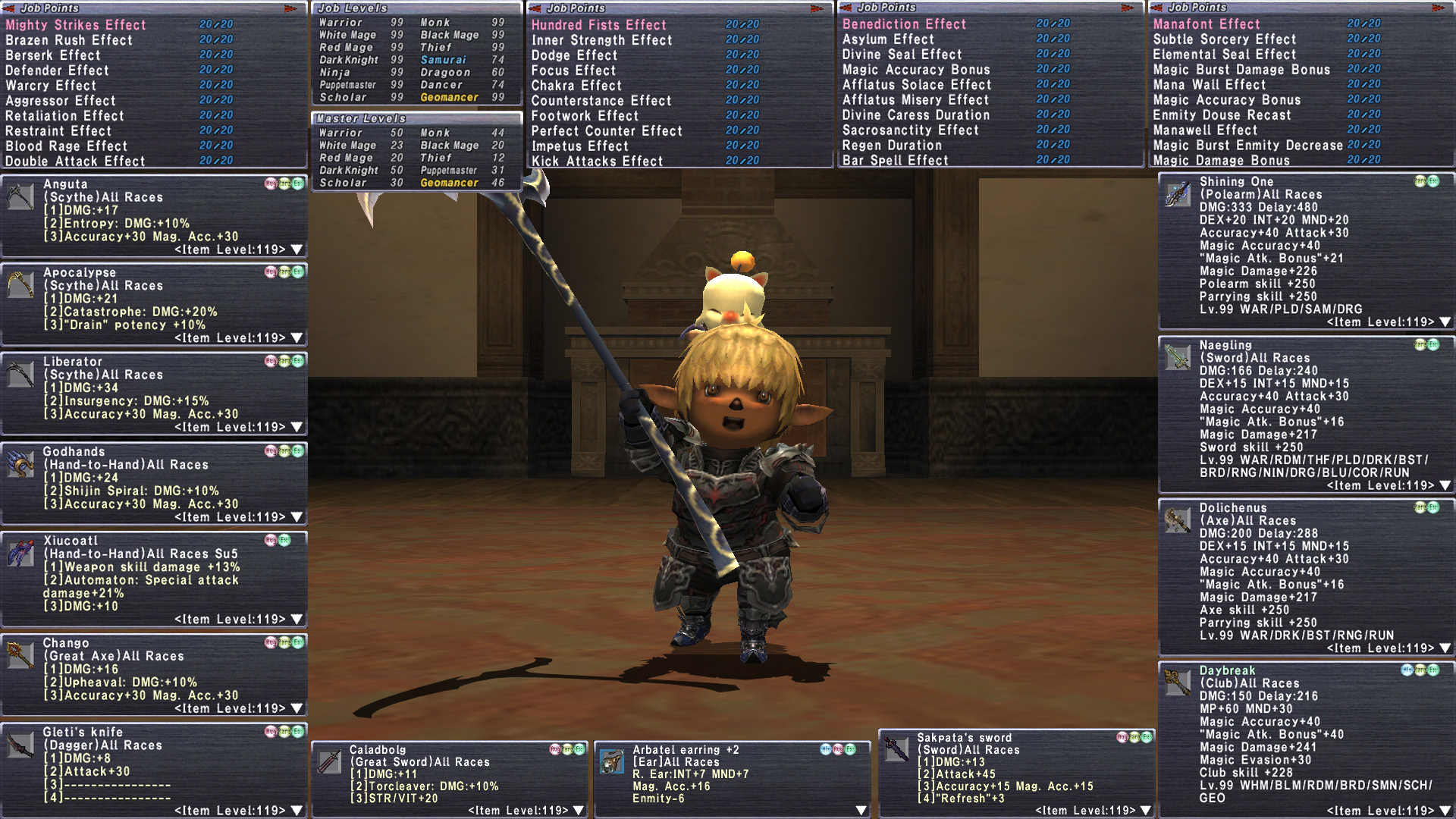1456x819 pixels.
Task: Click the Daybreak club icon
Action: pyautogui.click(x=1178, y=683)
